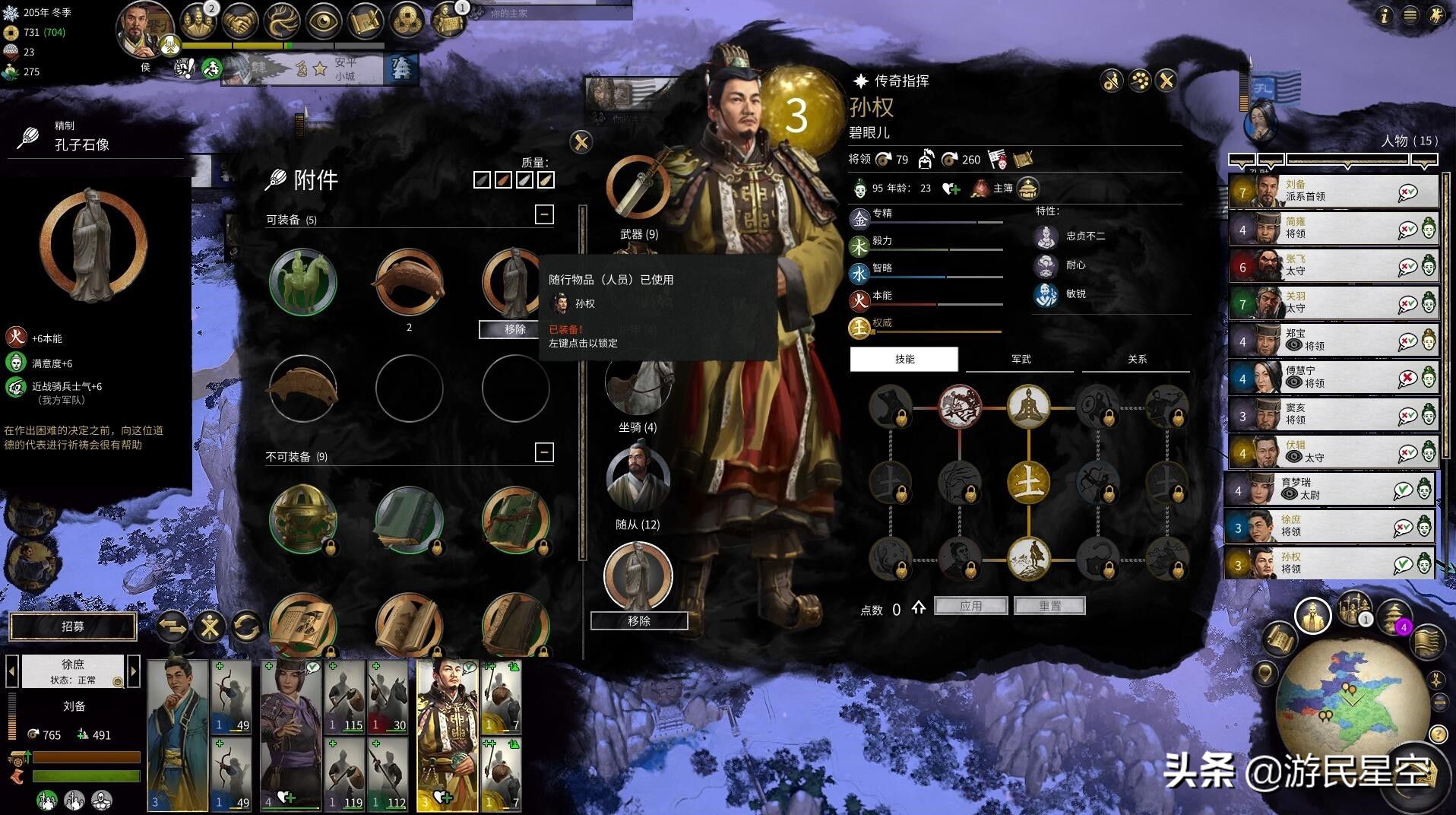Image resolution: width=1456 pixels, height=815 pixels.
Task: Select the location pin icon left of minimap
Action: click(x=1265, y=672)
